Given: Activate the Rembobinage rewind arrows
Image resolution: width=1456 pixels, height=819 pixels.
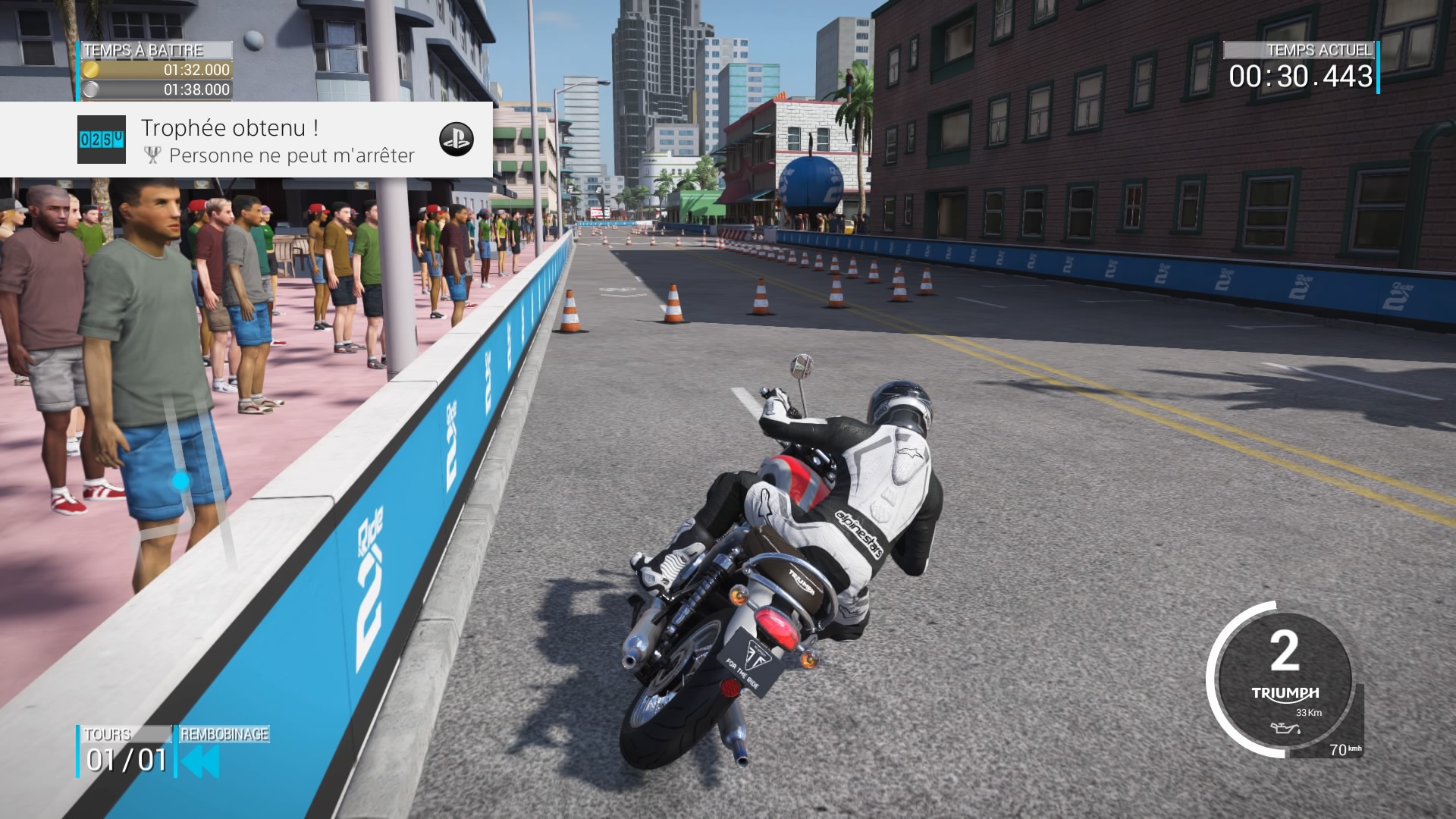Looking at the screenshot, I should [x=201, y=761].
